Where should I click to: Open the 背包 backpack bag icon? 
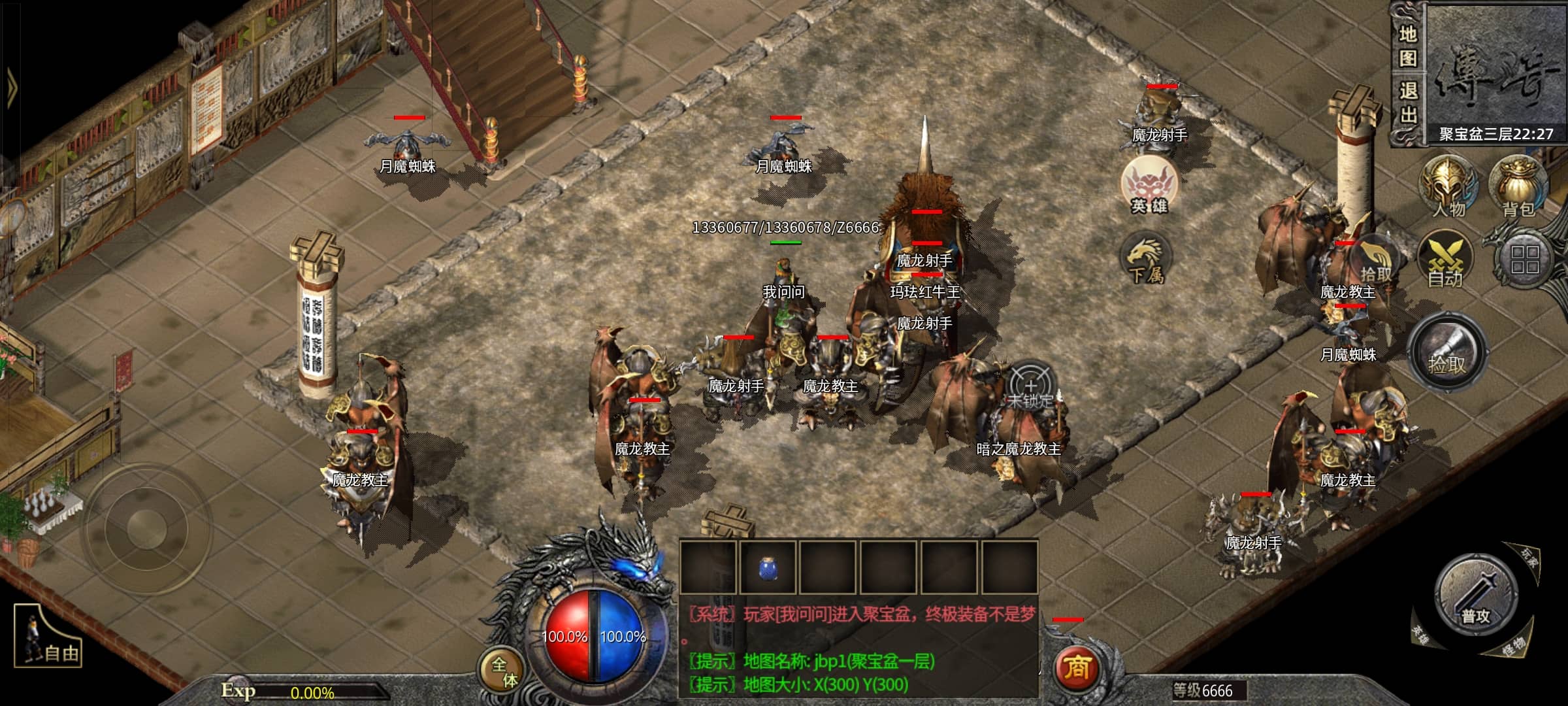click(x=1518, y=186)
